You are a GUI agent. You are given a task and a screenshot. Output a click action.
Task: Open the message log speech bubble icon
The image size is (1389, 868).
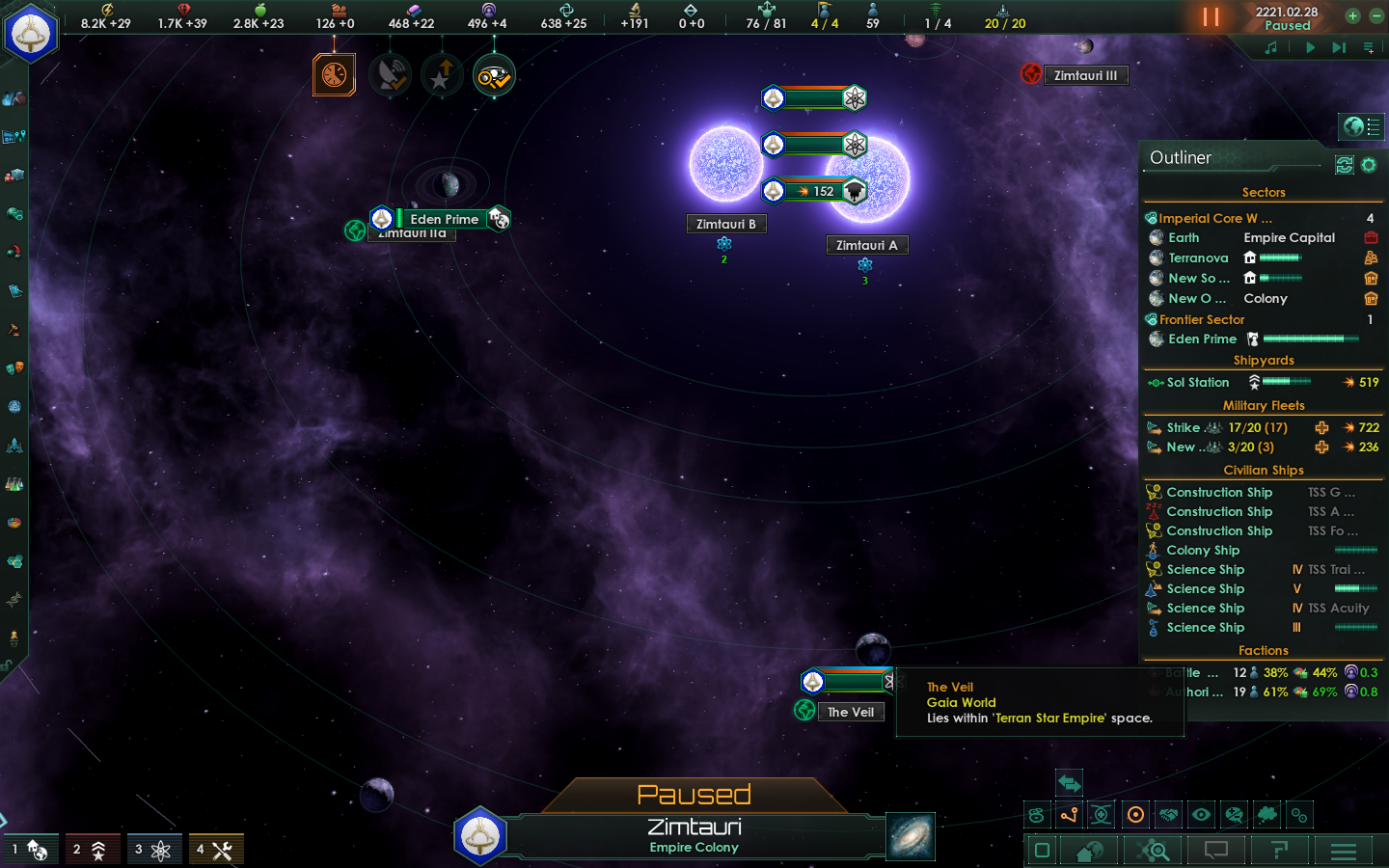click(1215, 850)
